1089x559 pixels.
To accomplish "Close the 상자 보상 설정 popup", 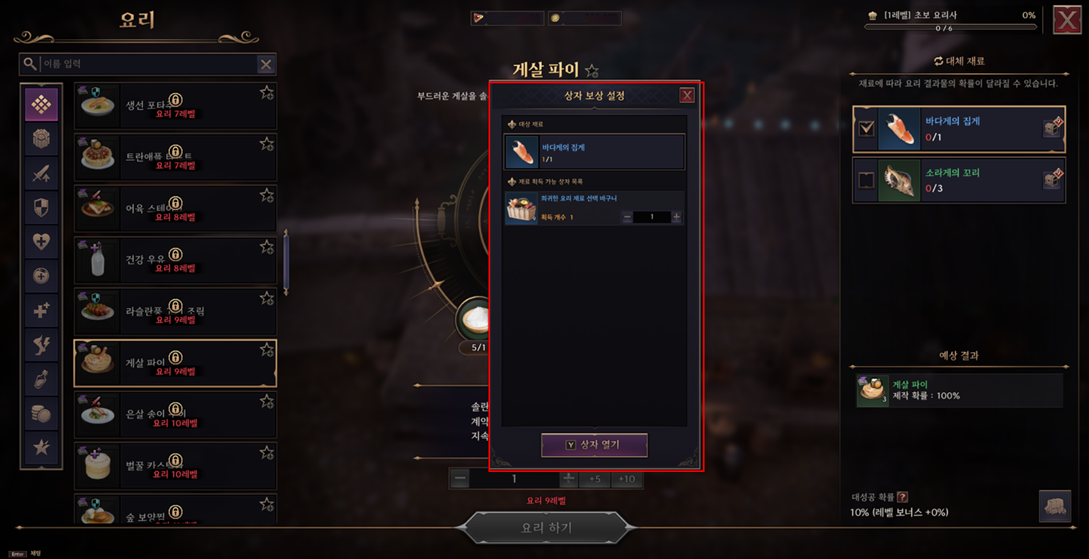I will click(x=687, y=95).
